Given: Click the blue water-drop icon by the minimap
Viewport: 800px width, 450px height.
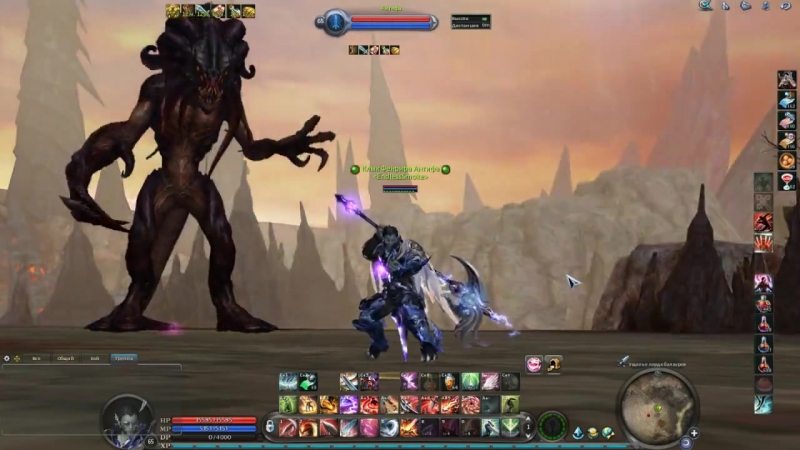Looking at the screenshot, I should click(x=579, y=432).
